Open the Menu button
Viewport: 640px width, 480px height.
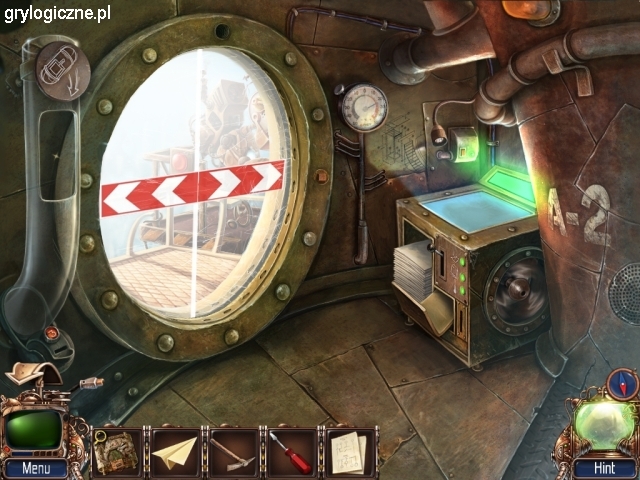35,468
